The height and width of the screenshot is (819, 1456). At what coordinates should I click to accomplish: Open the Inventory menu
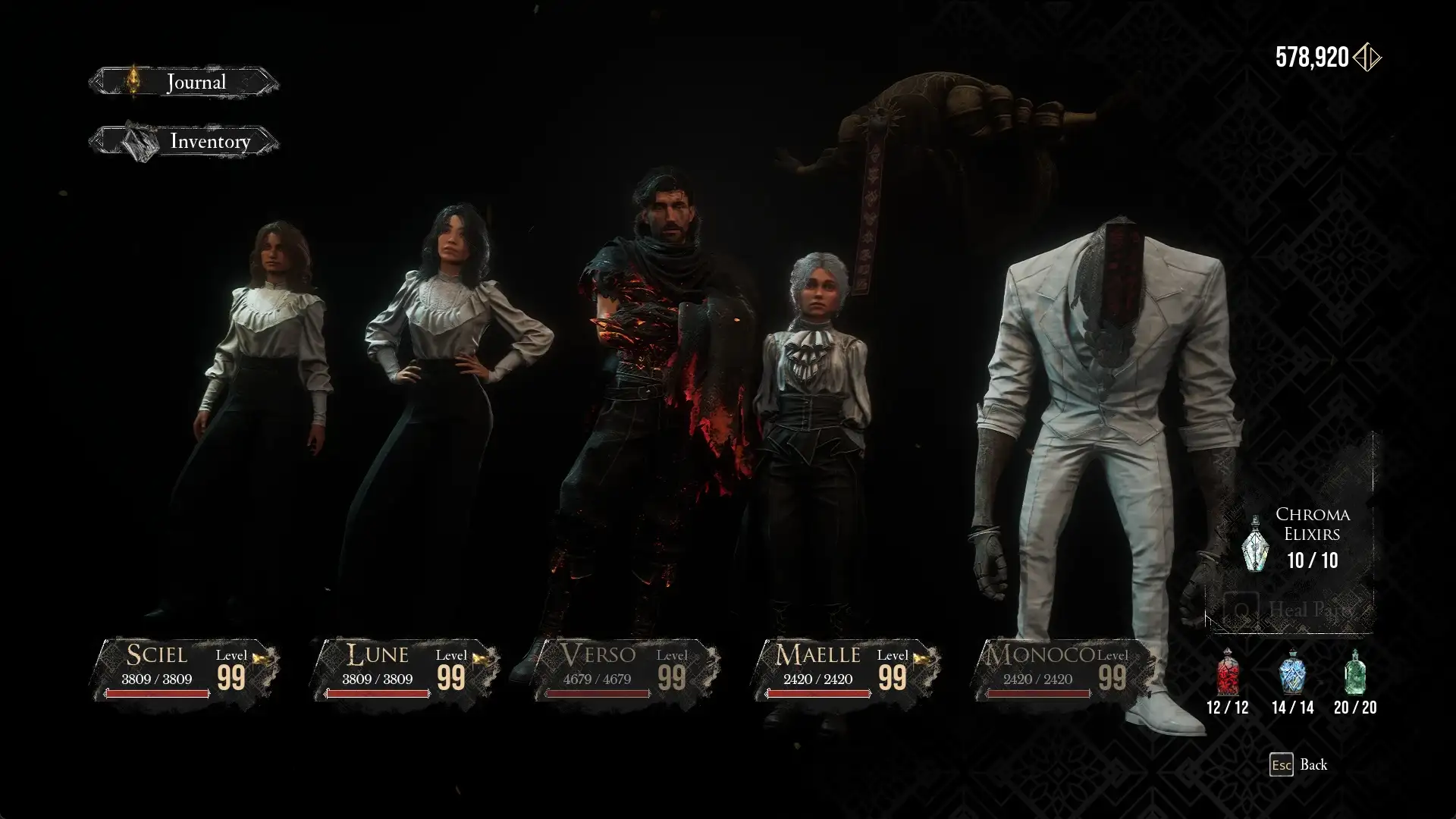pyautogui.click(x=184, y=142)
